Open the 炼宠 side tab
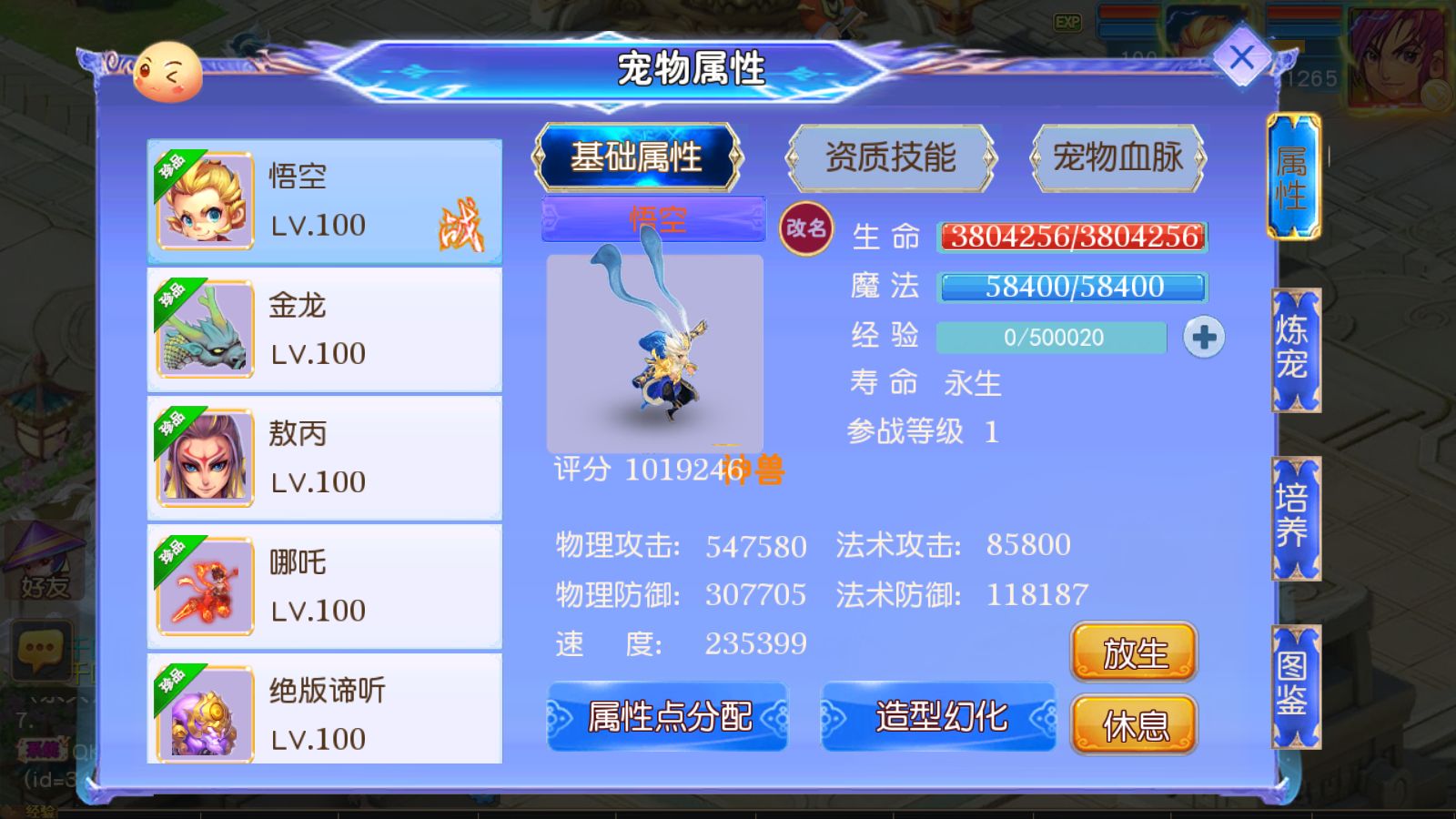This screenshot has width=1456, height=819. pos(1294,349)
